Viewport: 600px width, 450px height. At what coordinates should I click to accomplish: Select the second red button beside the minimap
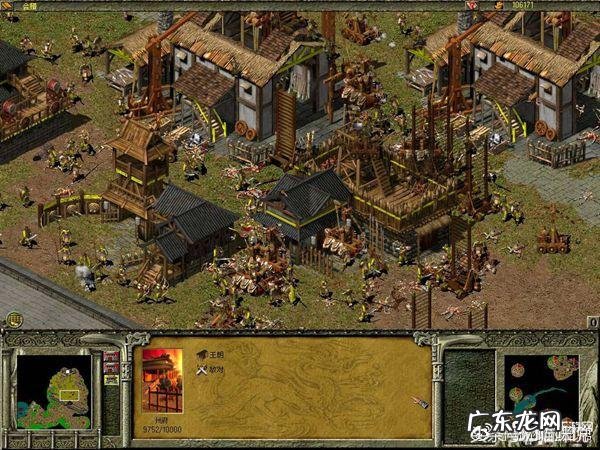110,368
